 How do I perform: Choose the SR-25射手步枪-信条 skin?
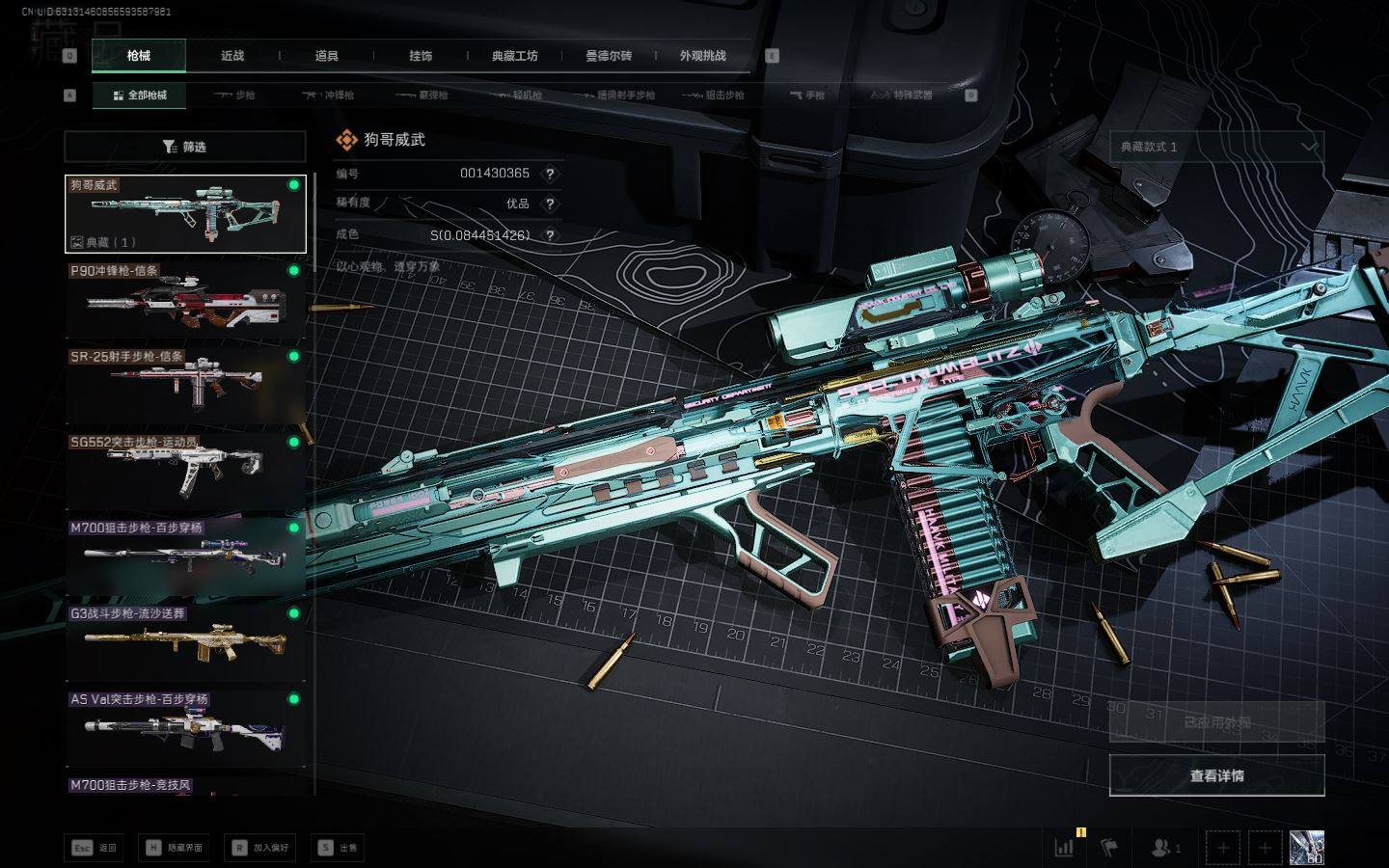click(x=184, y=386)
